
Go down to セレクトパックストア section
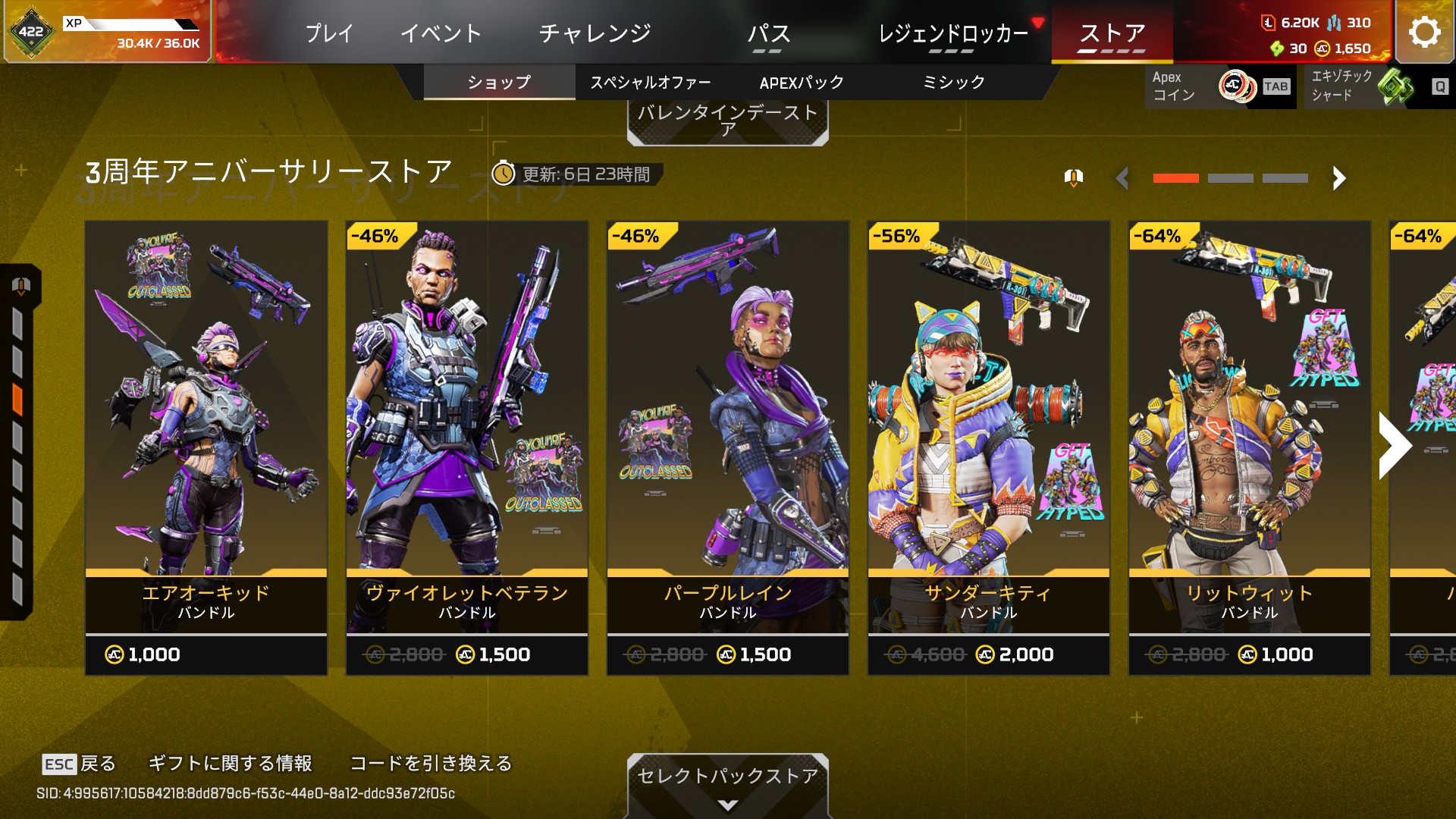click(727, 783)
